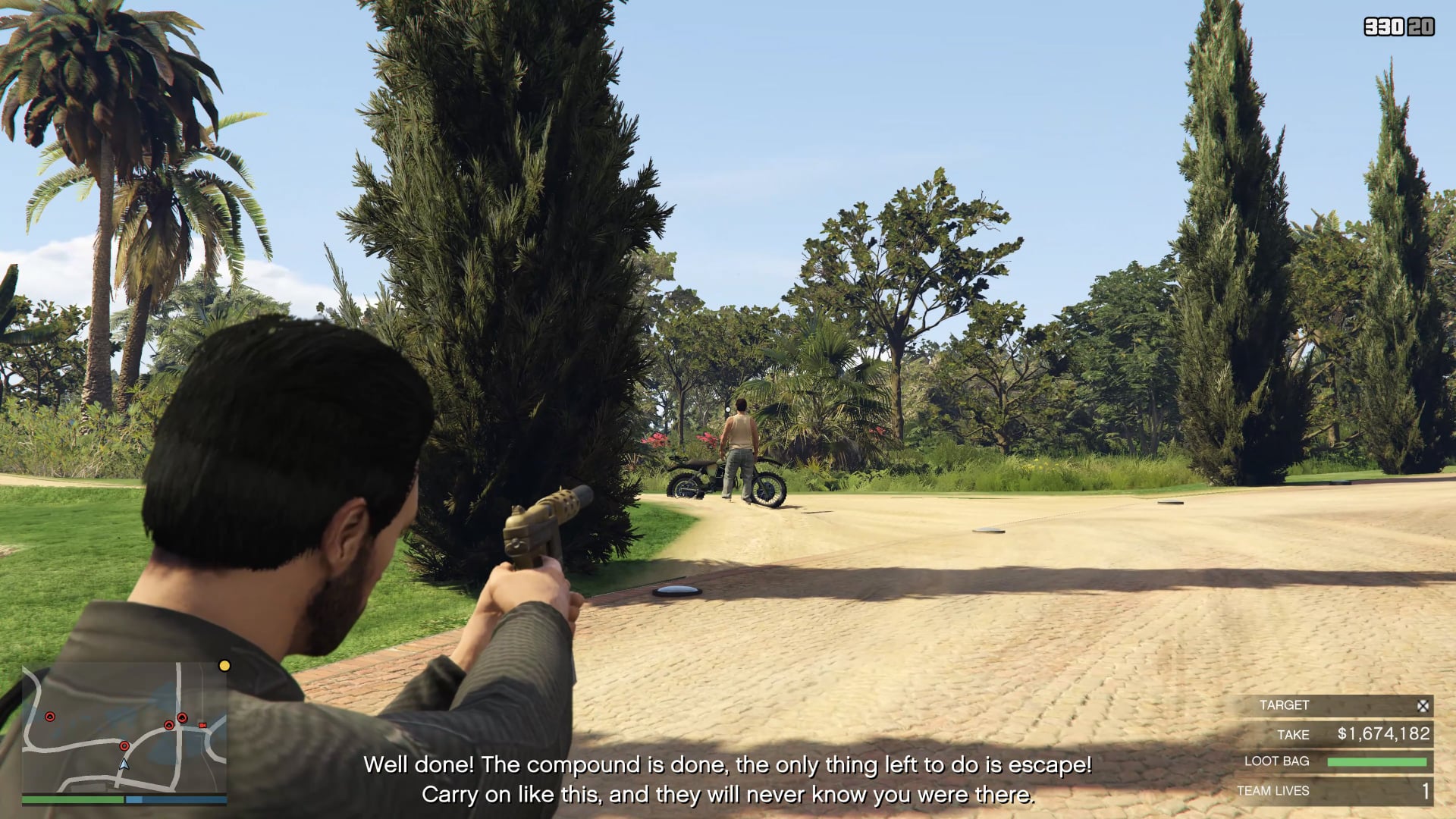This screenshot has height=819, width=1456.
Task: Select the player arrow on the minimap
Action: point(124,764)
